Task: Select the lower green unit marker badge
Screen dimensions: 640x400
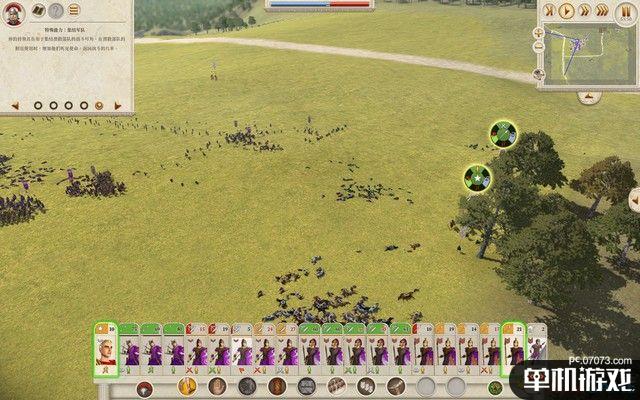Action: coord(478,178)
